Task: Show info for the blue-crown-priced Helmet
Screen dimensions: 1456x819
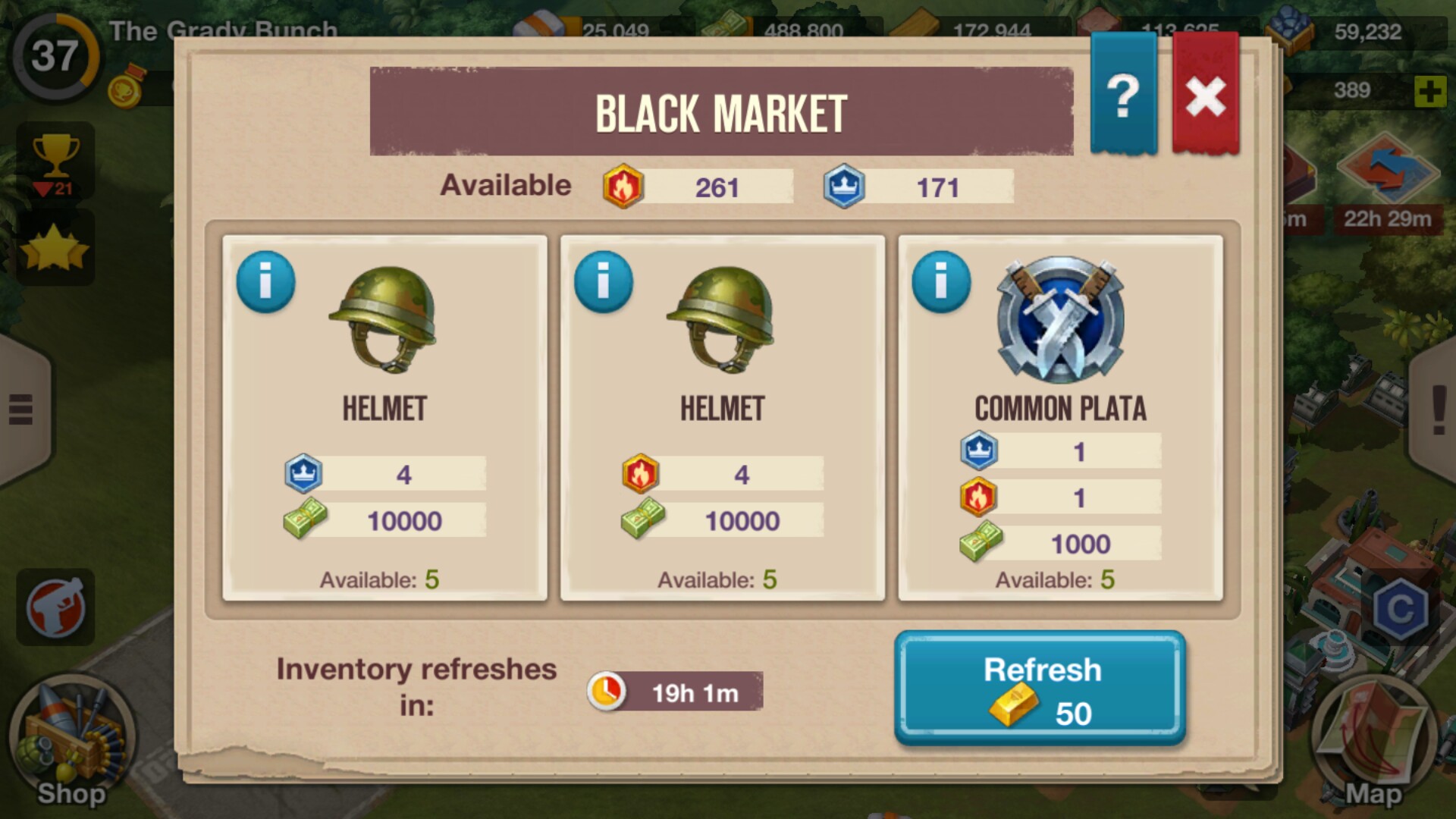Action: tap(265, 282)
